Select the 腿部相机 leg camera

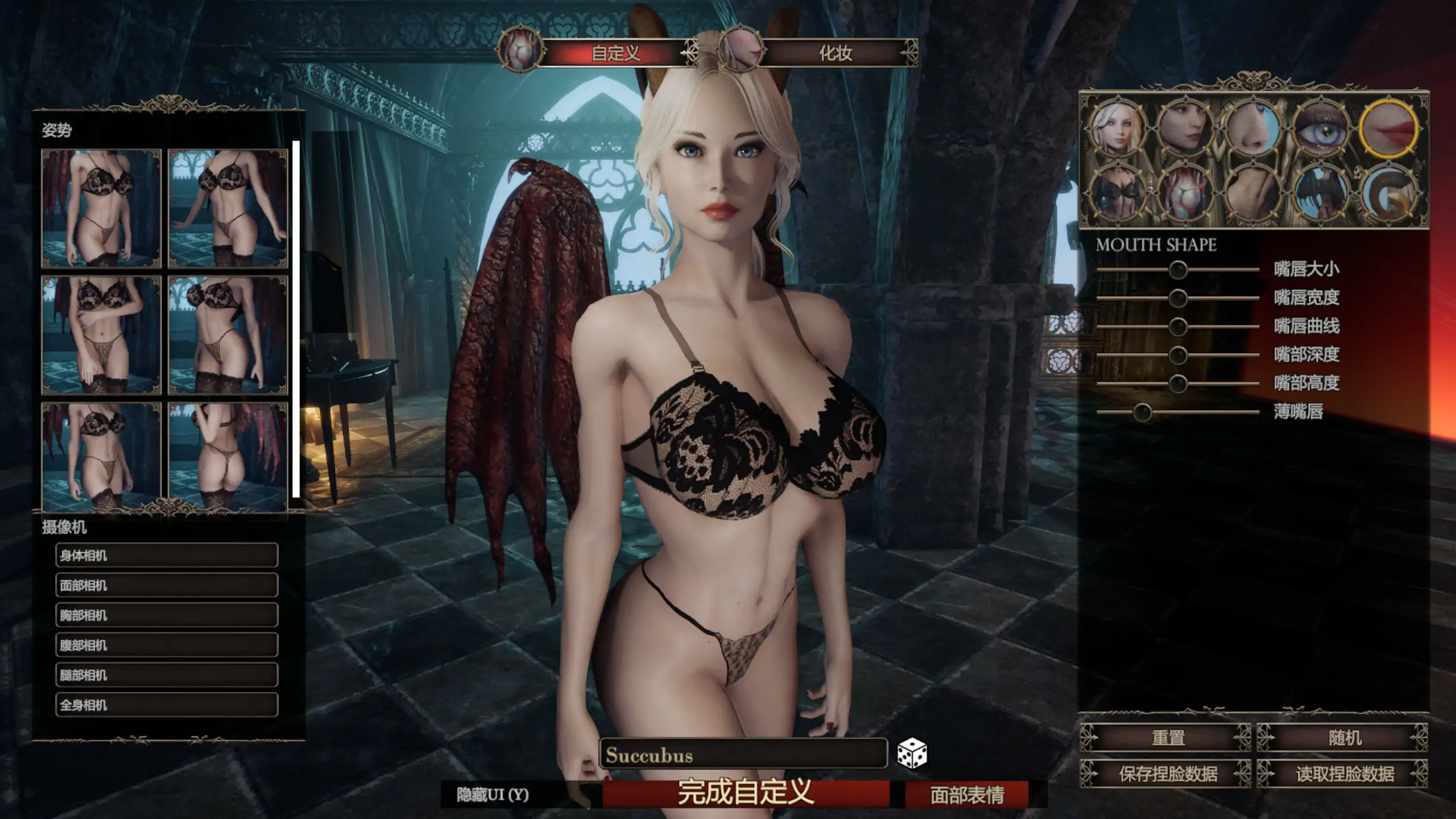167,675
